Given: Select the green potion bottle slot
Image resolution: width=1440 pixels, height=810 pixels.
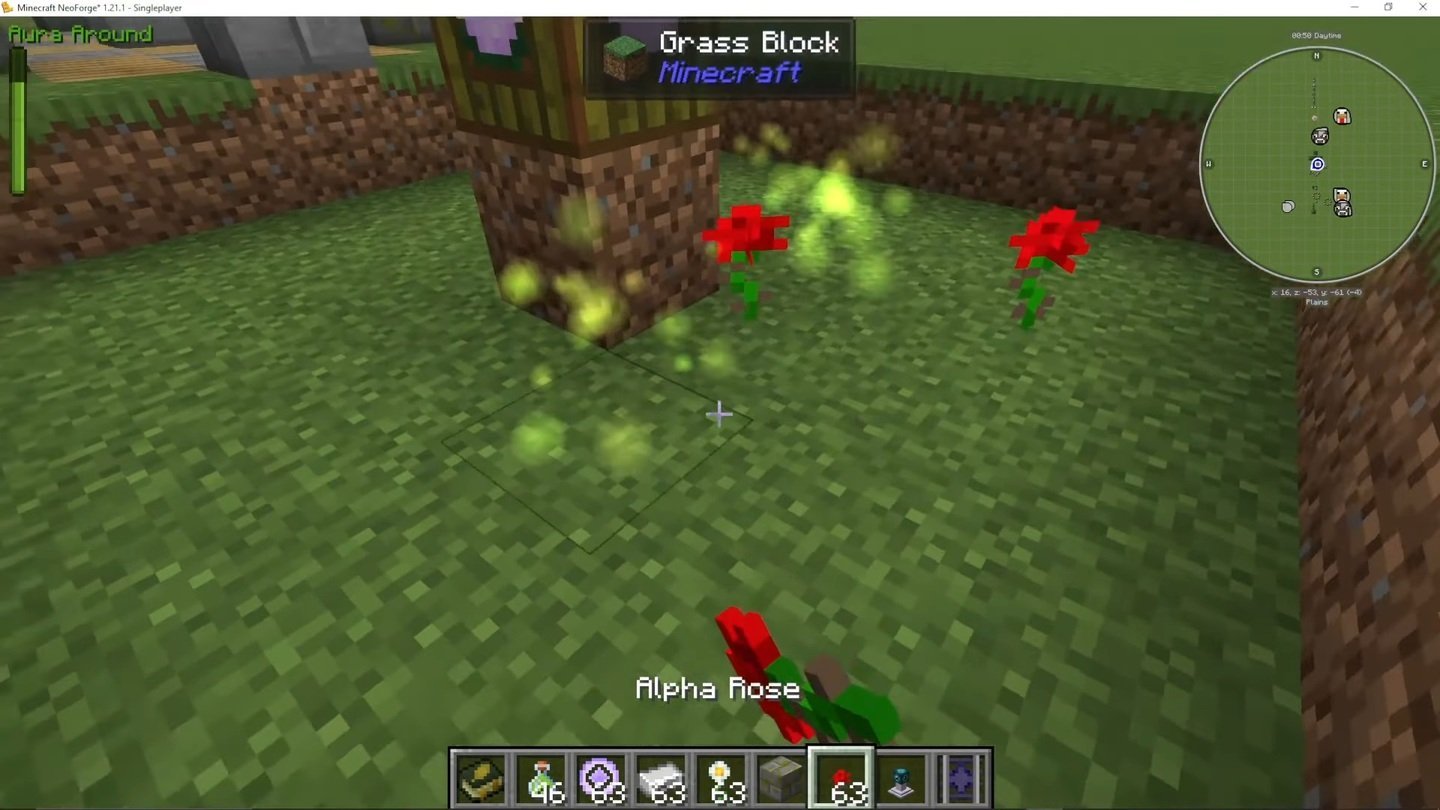Looking at the screenshot, I should (541, 778).
